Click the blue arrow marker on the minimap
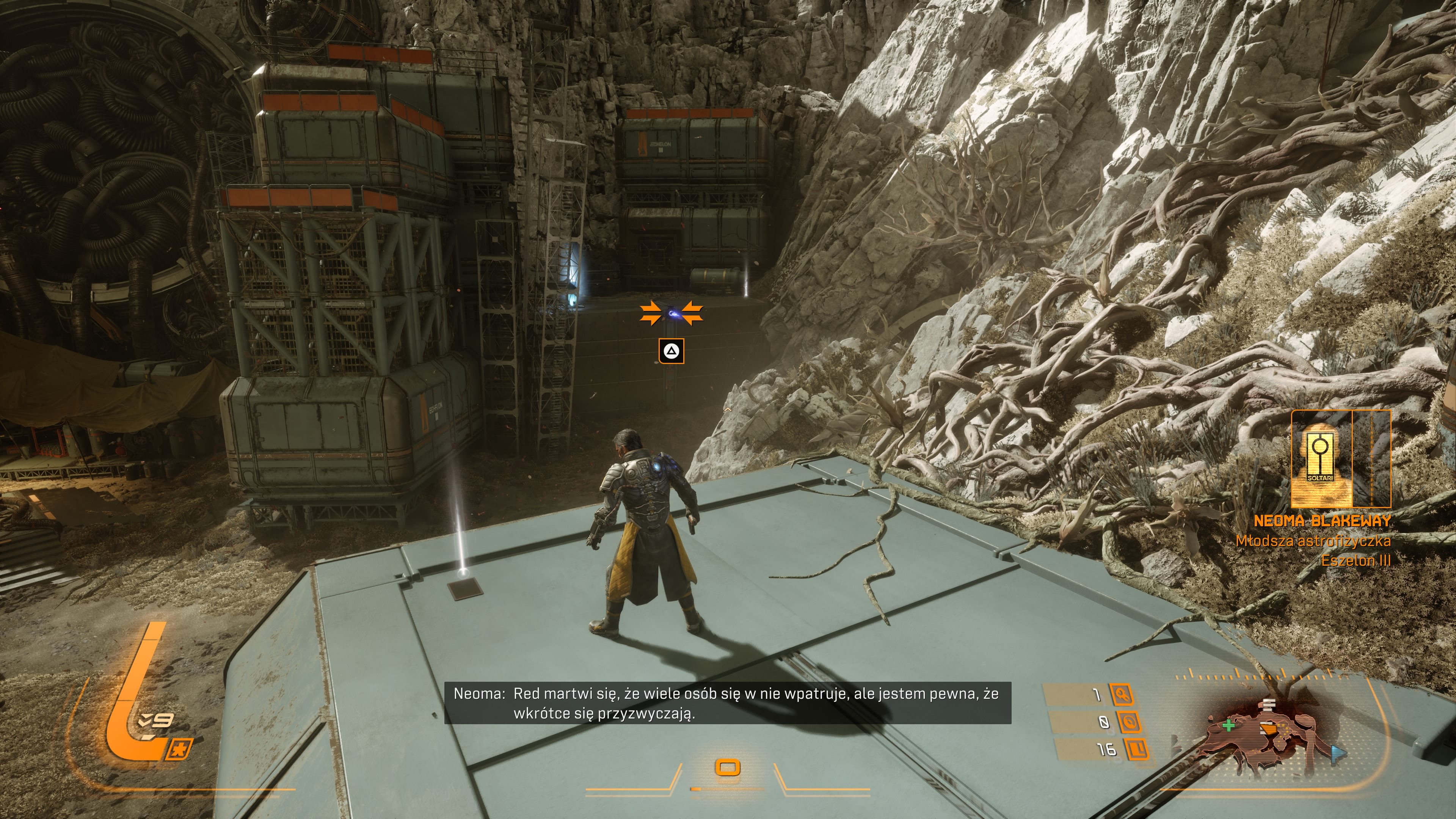Screen dimensions: 1456x819 coord(1337,753)
